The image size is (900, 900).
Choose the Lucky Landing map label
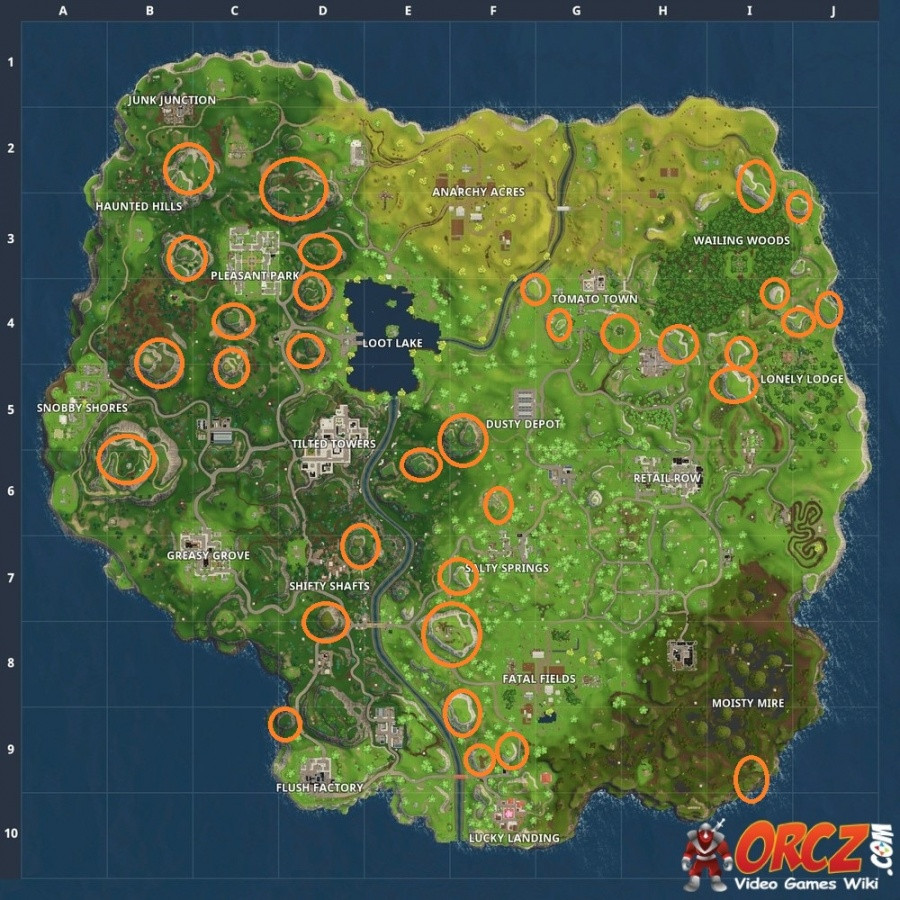pyautogui.click(x=514, y=838)
